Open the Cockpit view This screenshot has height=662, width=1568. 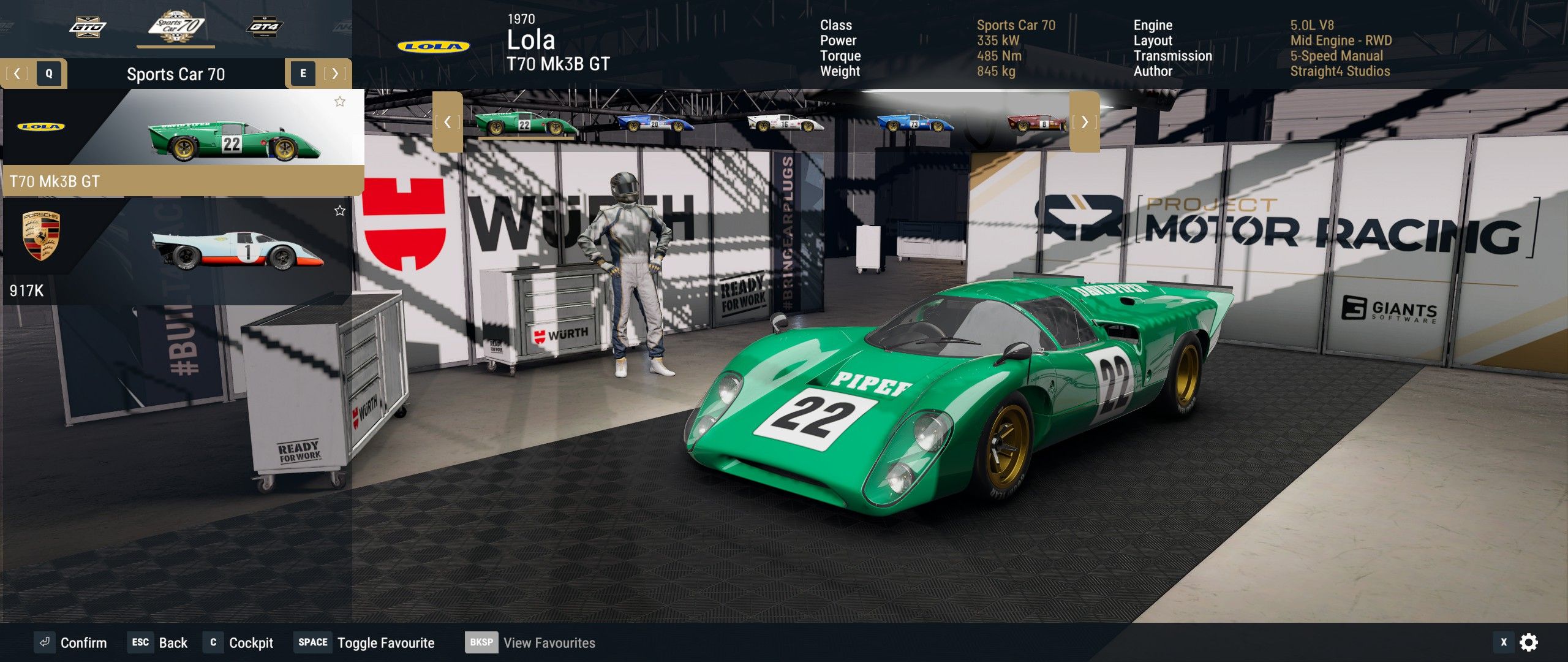[x=239, y=642]
